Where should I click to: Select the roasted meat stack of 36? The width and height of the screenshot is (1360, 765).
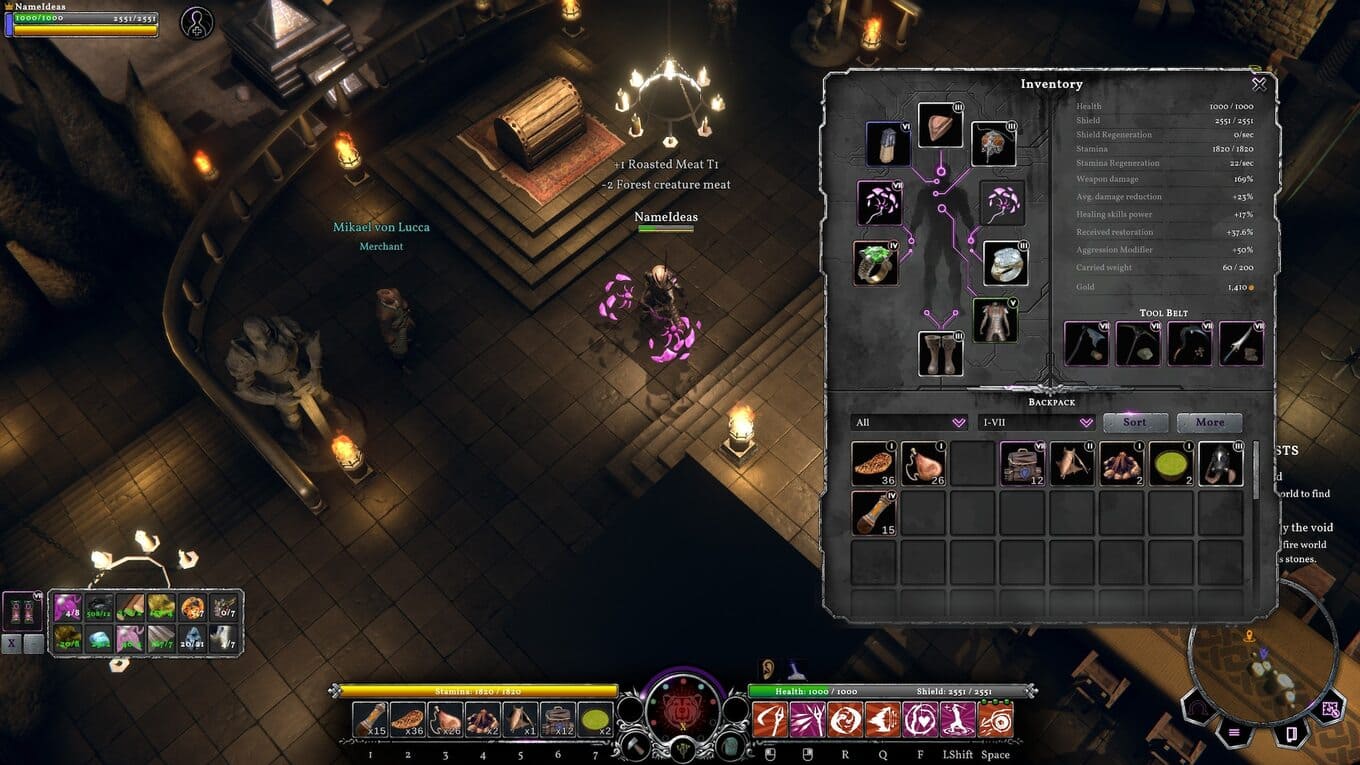pos(873,464)
